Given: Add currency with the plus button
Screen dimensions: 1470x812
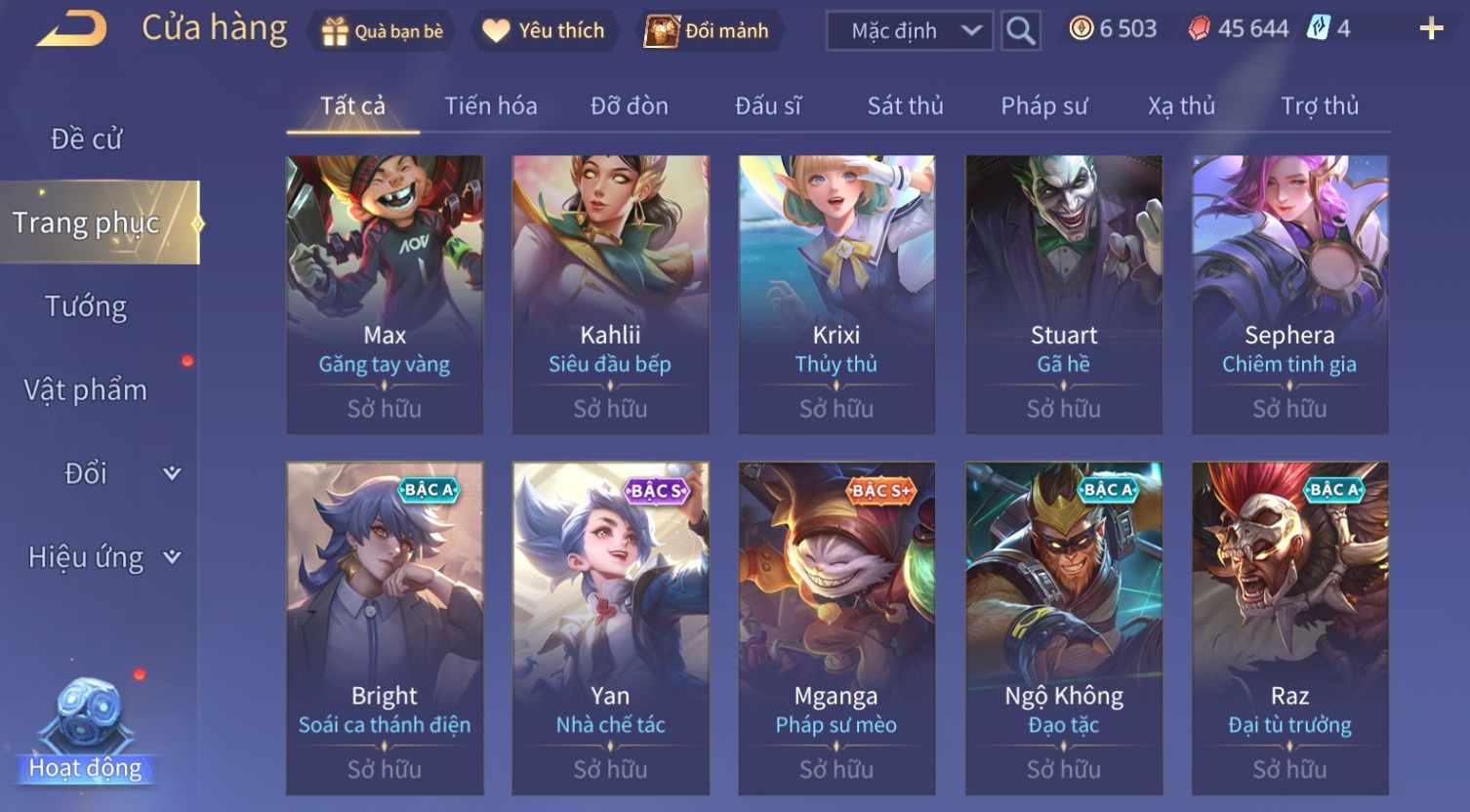Looking at the screenshot, I should point(1431,29).
